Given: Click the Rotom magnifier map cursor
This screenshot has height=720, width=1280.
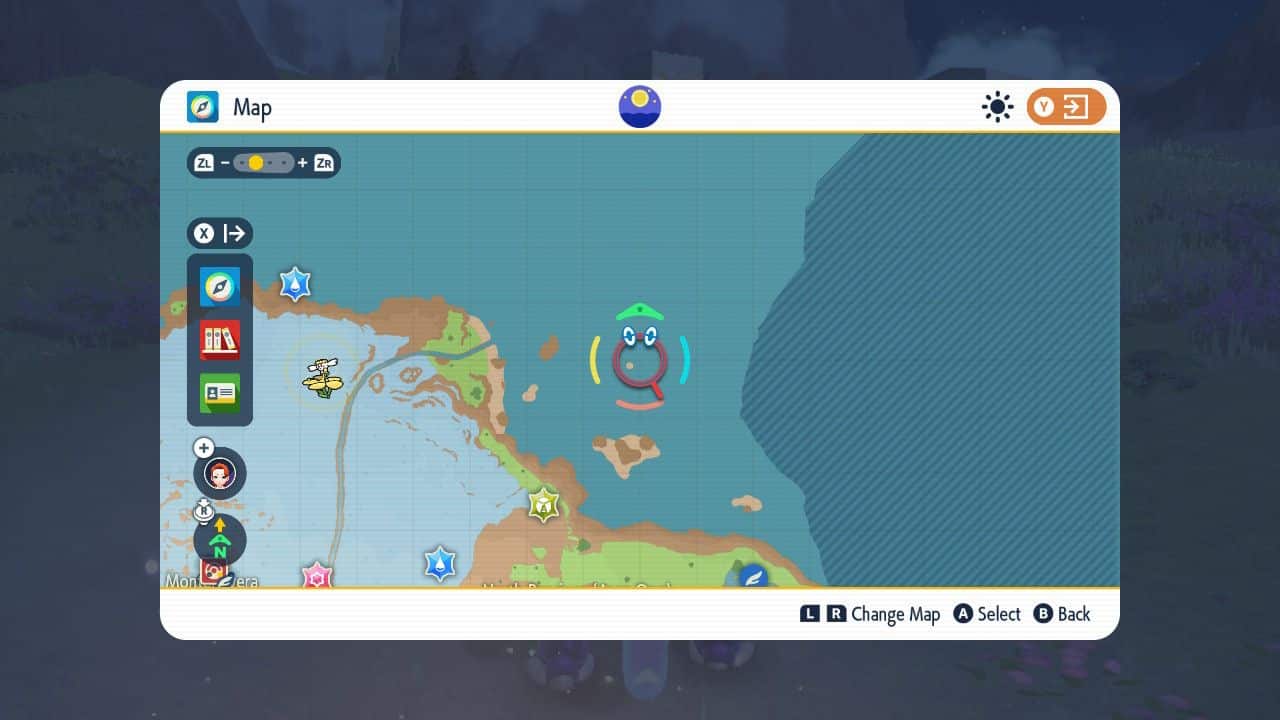Looking at the screenshot, I should point(640,358).
